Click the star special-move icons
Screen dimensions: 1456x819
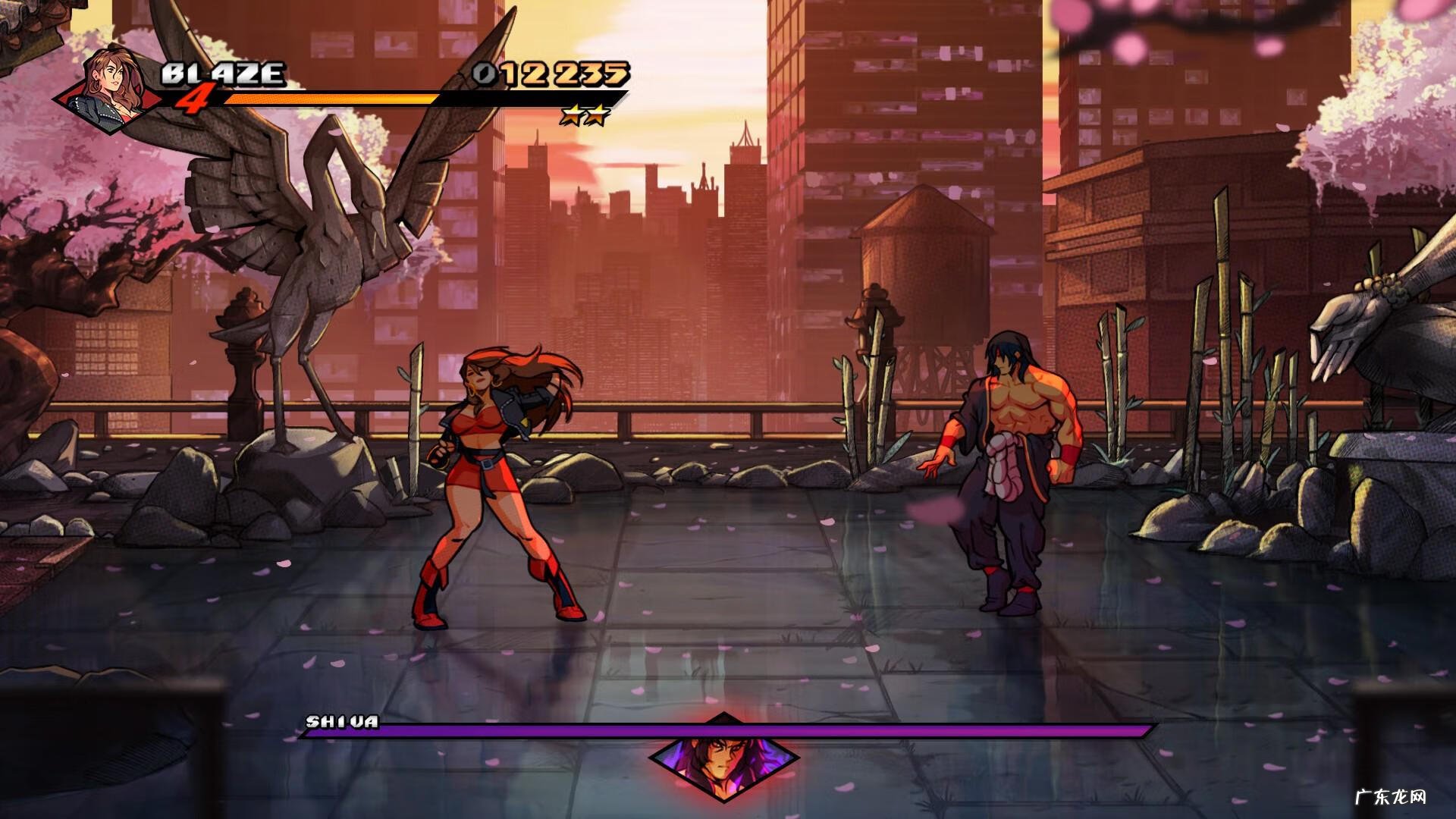pos(585,115)
